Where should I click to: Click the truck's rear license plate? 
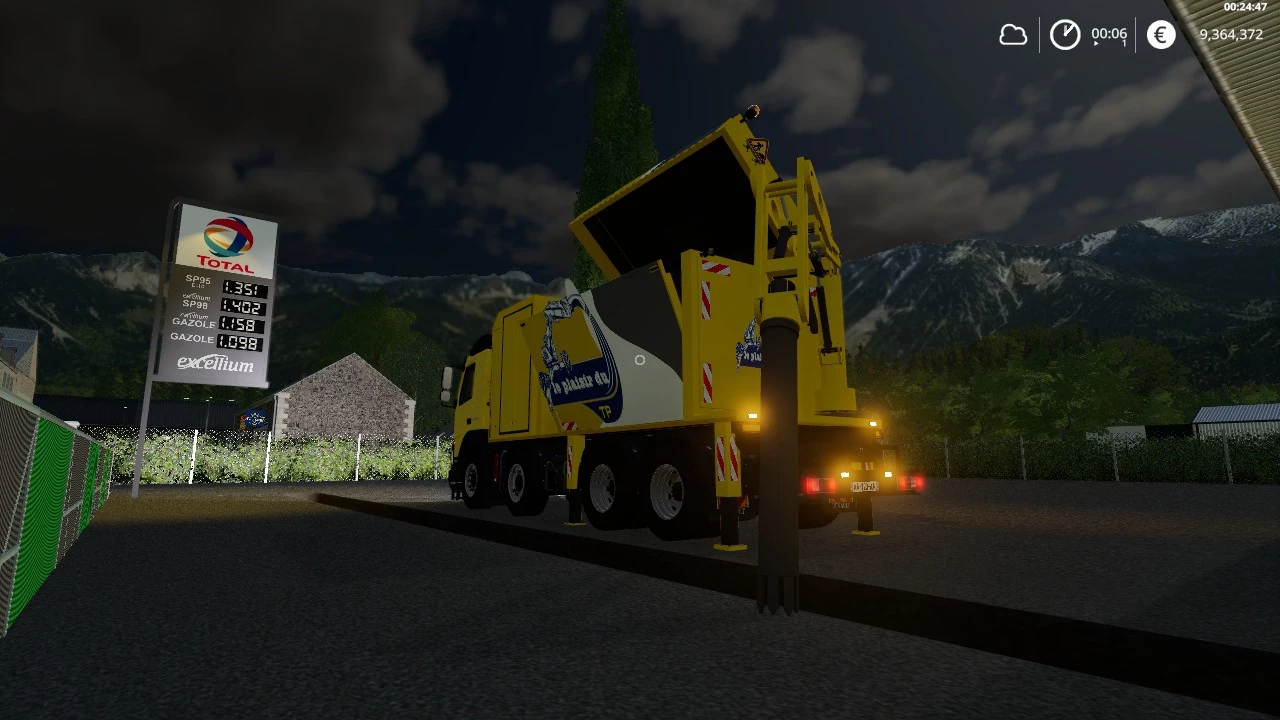[x=865, y=486]
